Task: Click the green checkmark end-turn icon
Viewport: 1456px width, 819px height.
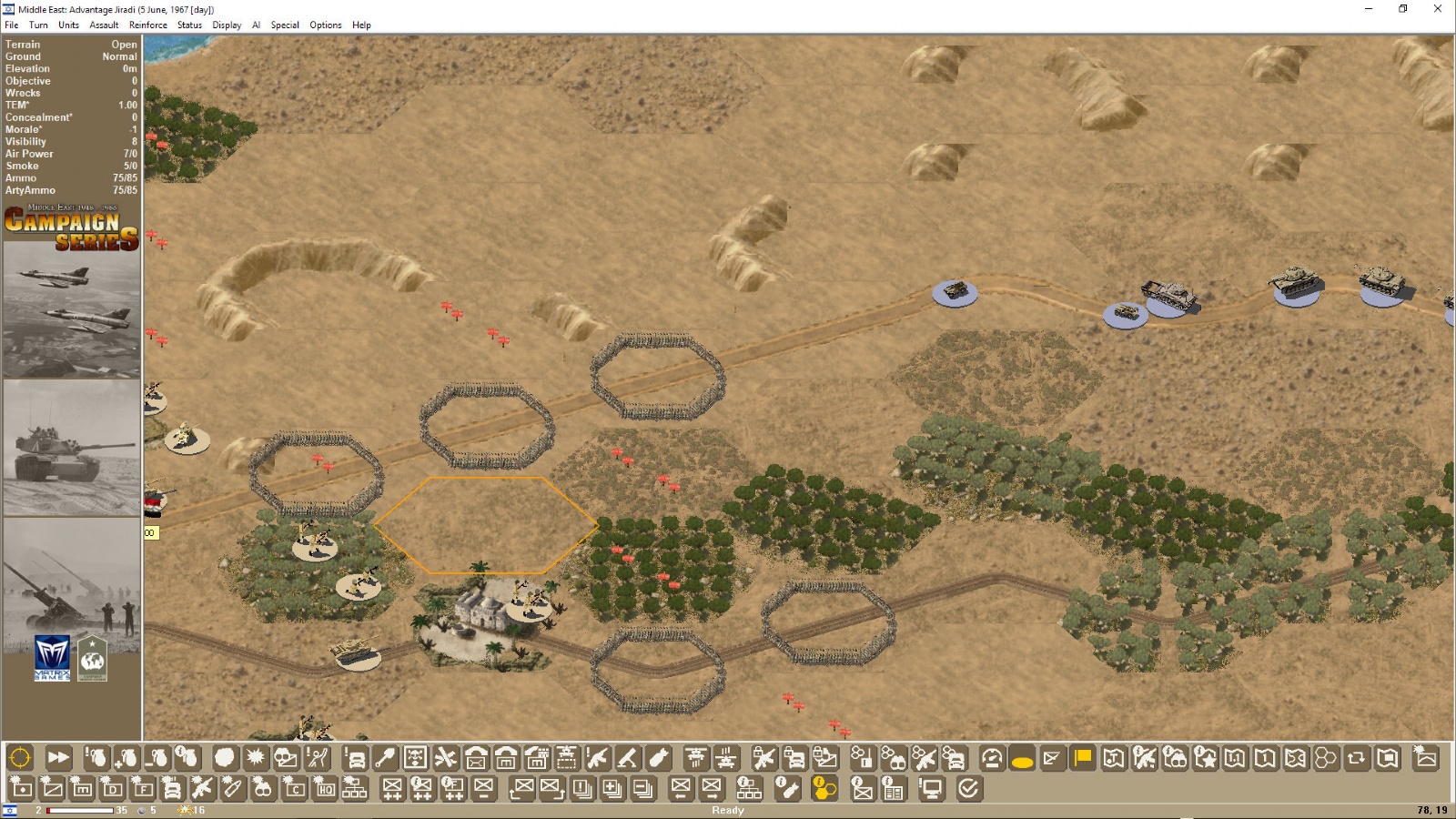Action: (x=969, y=792)
